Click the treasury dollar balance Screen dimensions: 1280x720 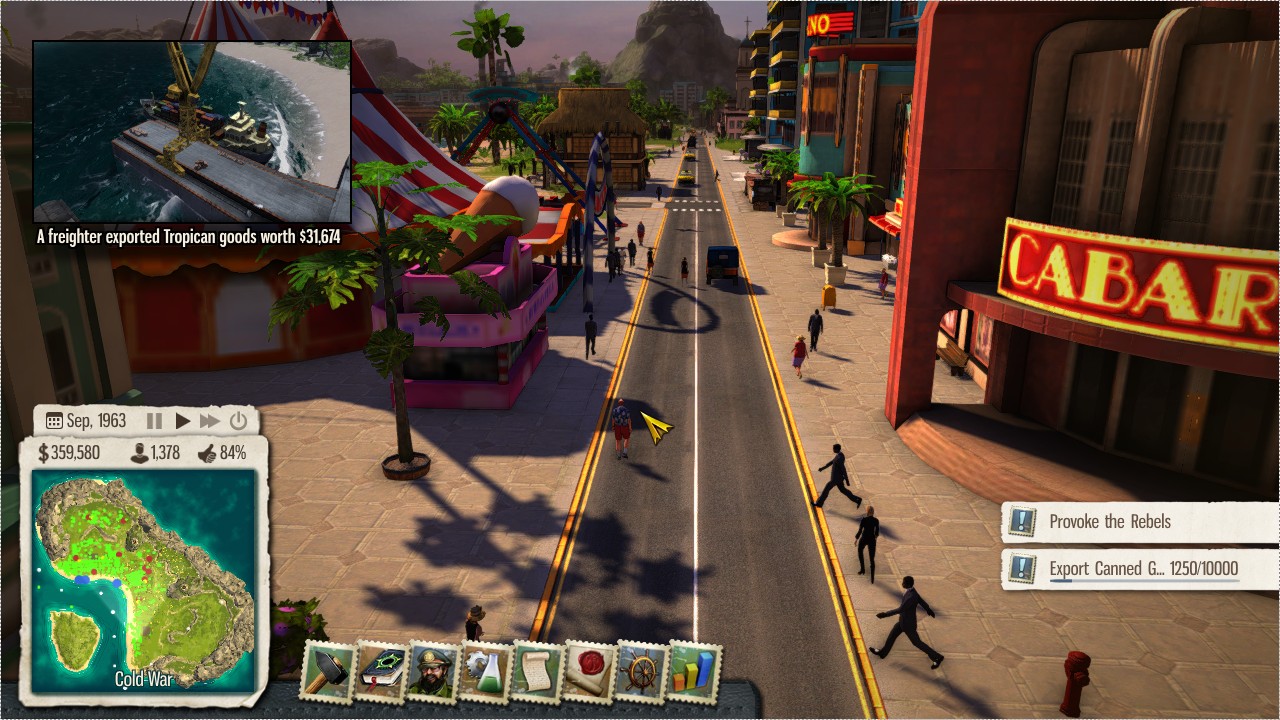tap(69, 453)
